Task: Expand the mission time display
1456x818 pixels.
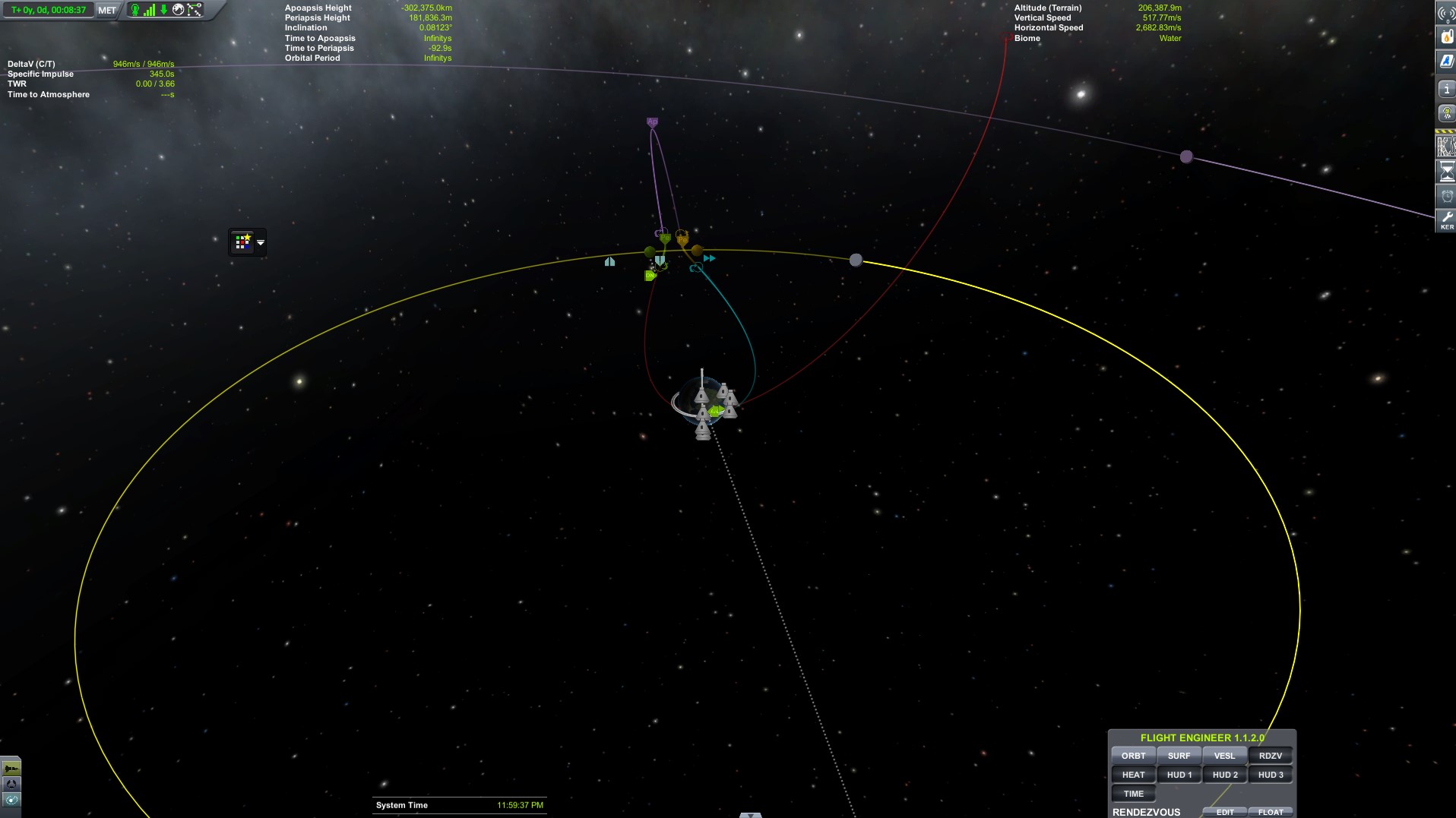Action: (x=47, y=11)
